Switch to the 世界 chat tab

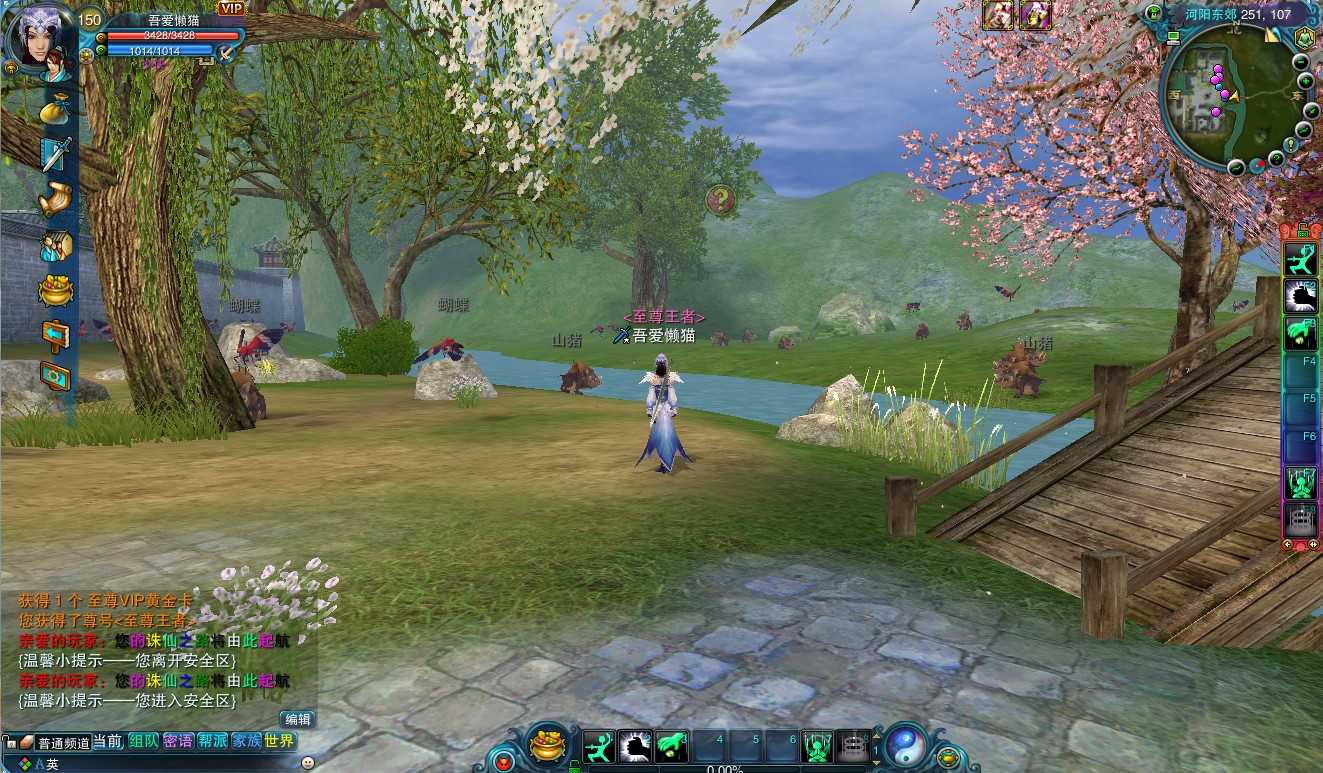(280, 741)
